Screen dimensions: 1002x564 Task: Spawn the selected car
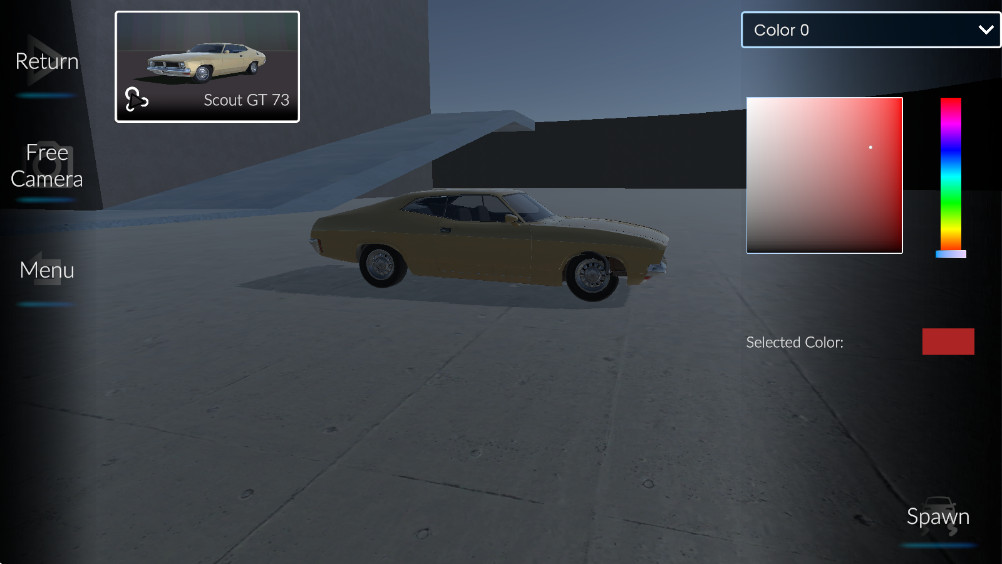(937, 517)
